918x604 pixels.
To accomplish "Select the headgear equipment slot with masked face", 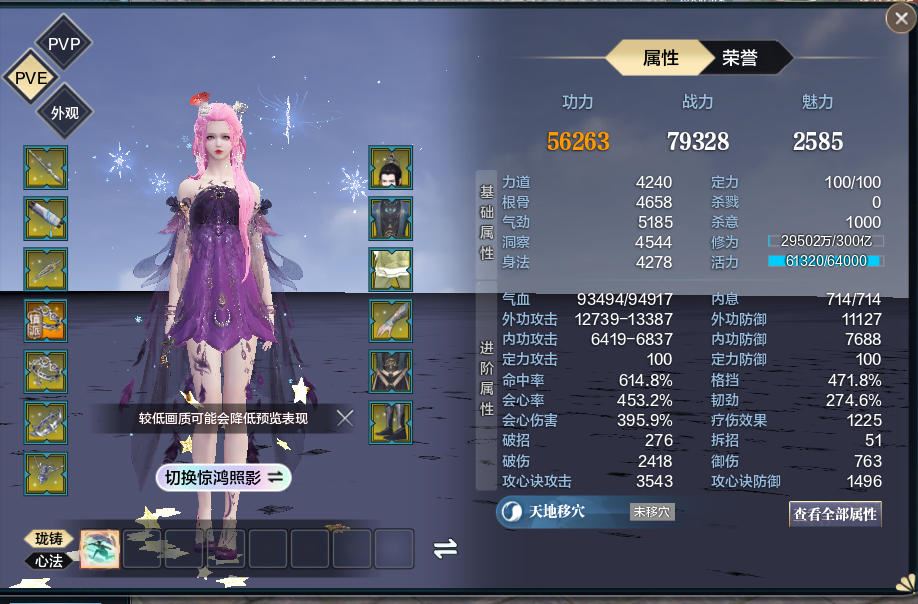I will click(391, 168).
